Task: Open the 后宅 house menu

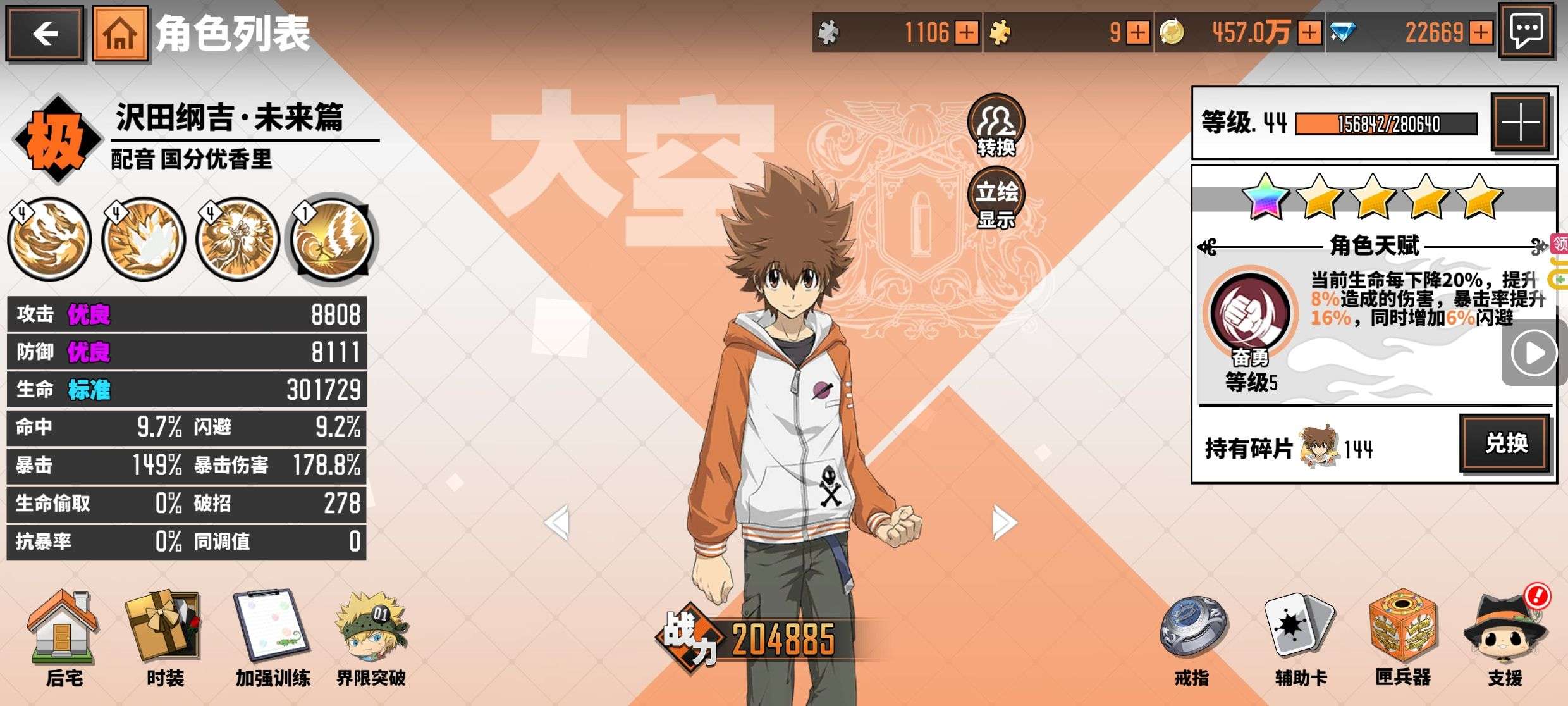Action: [x=63, y=636]
